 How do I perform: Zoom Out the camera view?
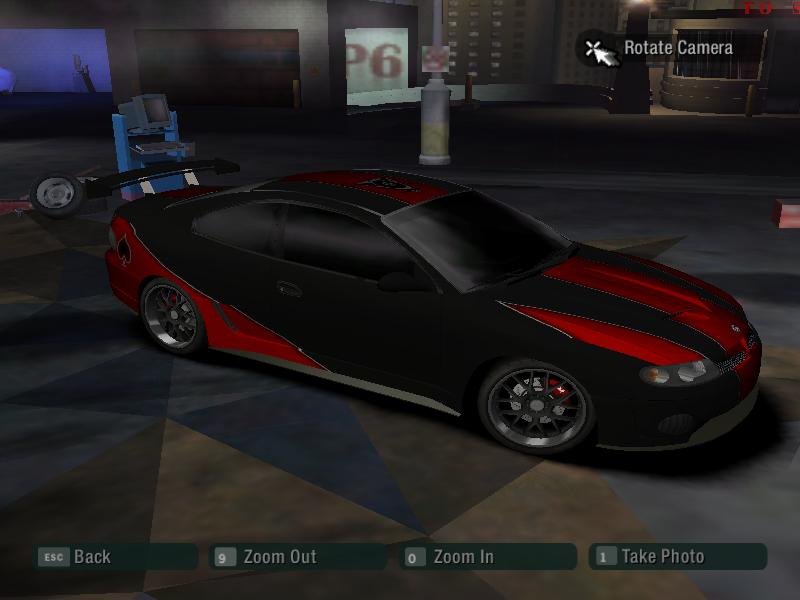click(278, 557)
